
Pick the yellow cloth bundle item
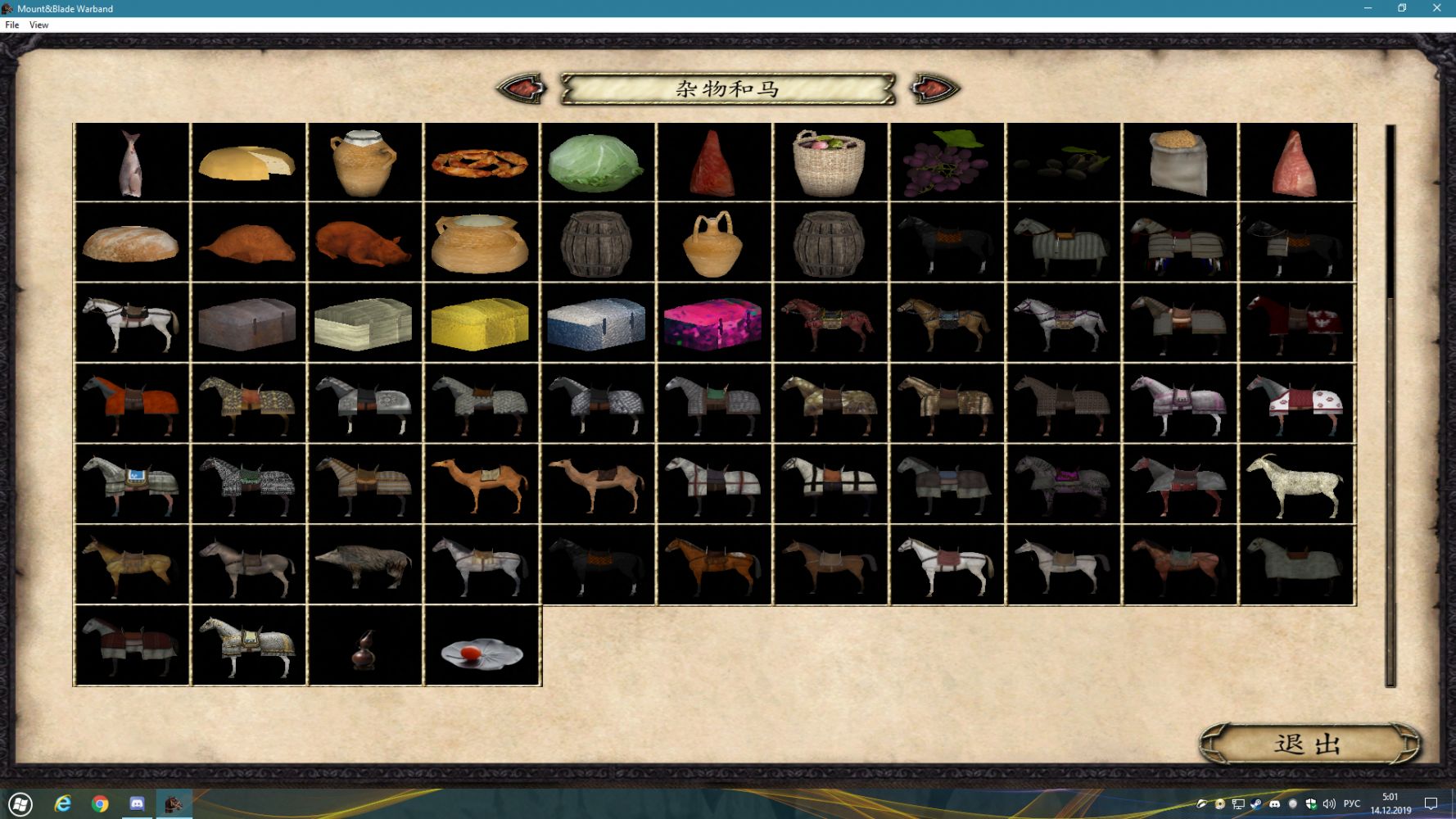click(480, 323)
